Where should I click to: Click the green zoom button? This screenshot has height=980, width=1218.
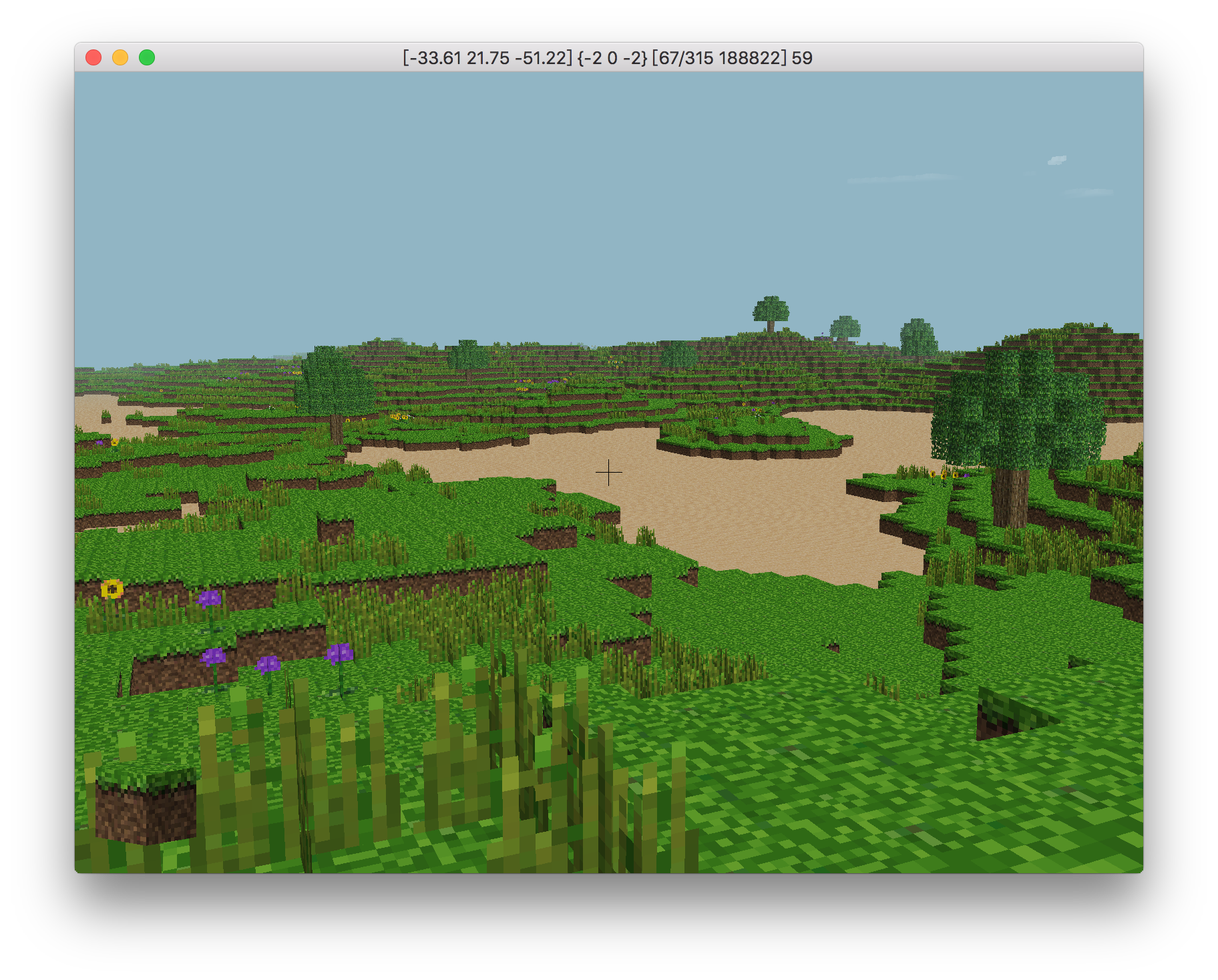[146, 58]
